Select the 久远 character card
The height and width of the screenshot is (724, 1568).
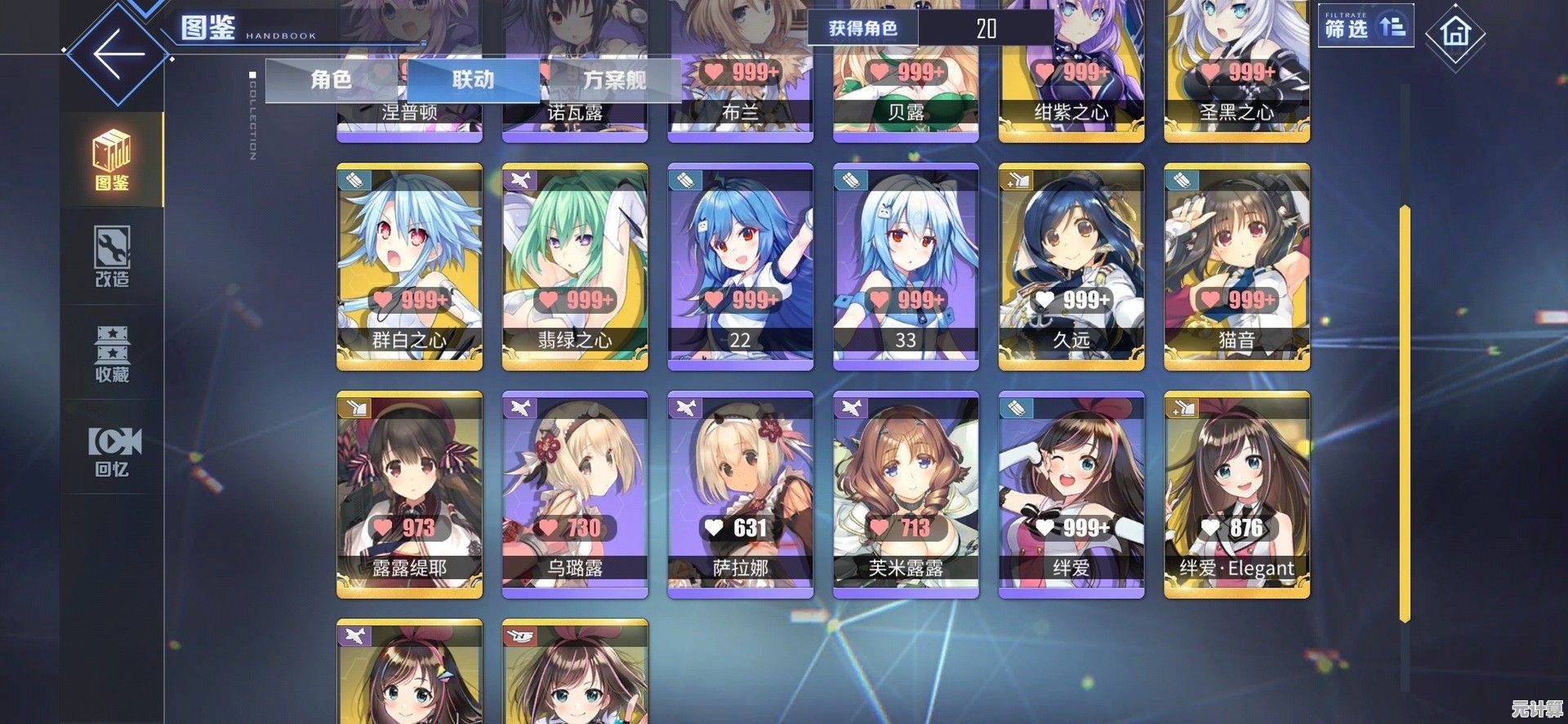(1071, 266)
